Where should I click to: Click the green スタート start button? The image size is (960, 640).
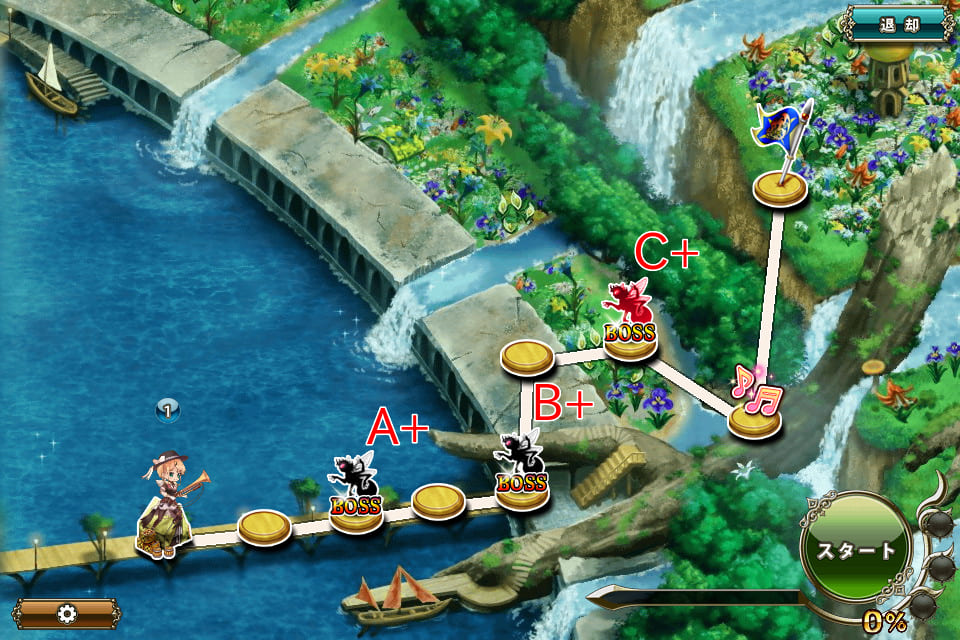[855, 552]
